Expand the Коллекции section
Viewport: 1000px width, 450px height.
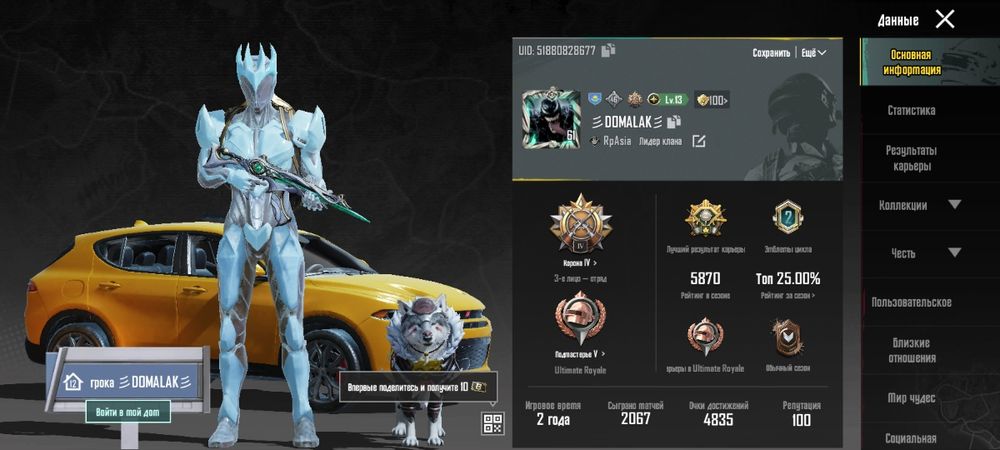point(918,205)
